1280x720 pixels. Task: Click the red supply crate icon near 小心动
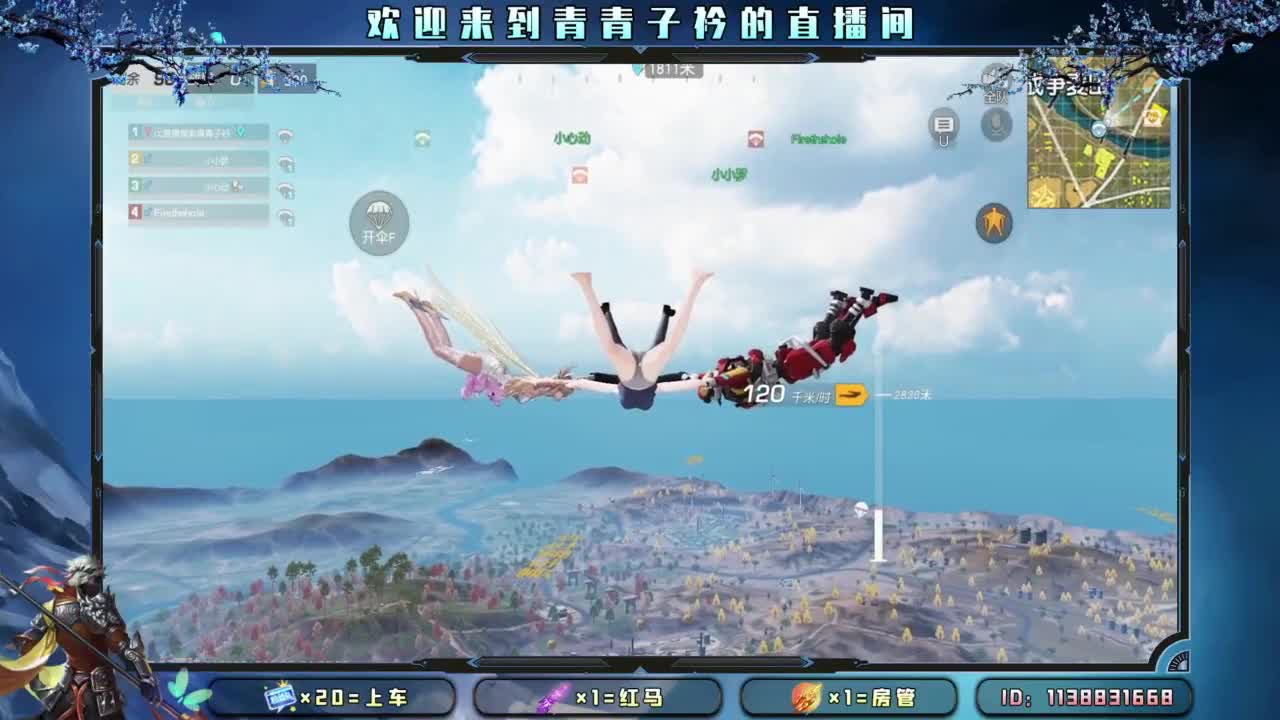coord(578,175)
